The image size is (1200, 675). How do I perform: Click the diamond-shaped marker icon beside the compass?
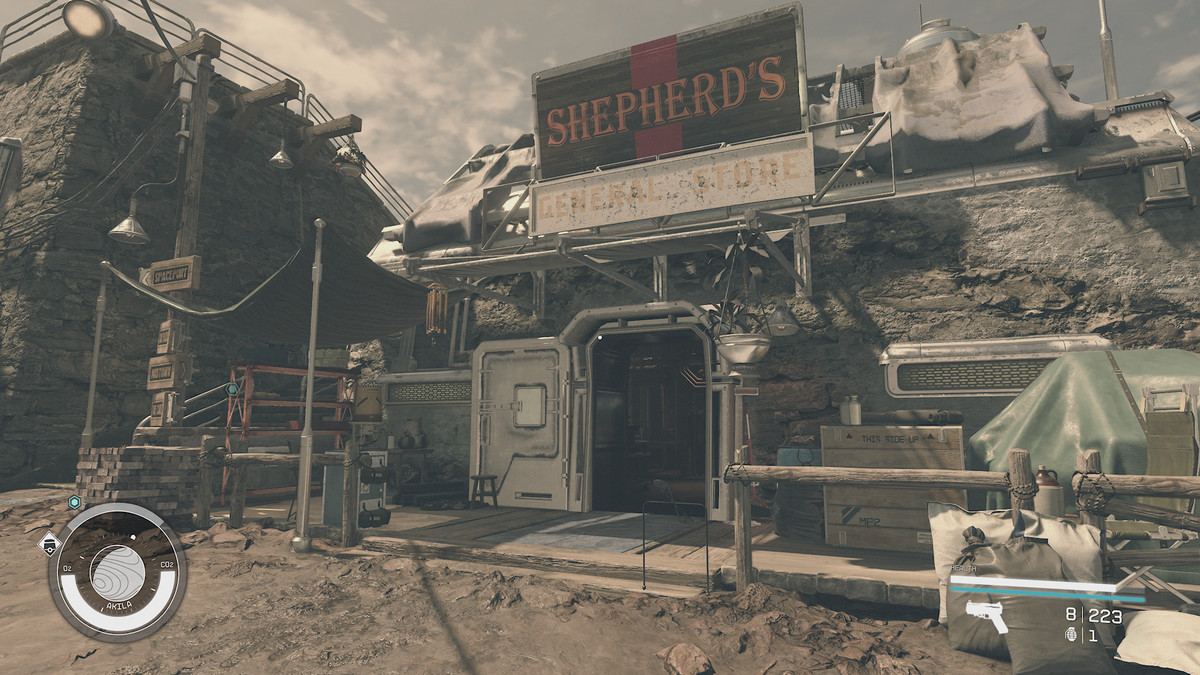coord(48,545)
